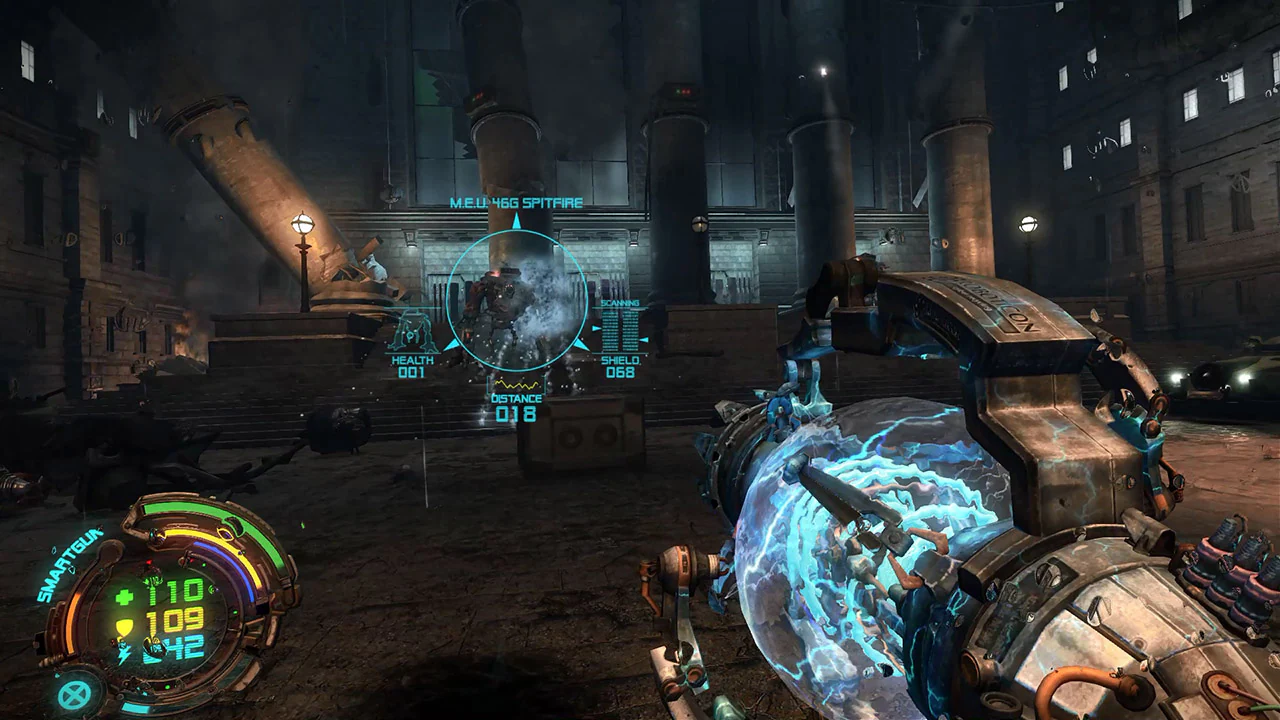Select the green health cross icon

tap(122, 597)
